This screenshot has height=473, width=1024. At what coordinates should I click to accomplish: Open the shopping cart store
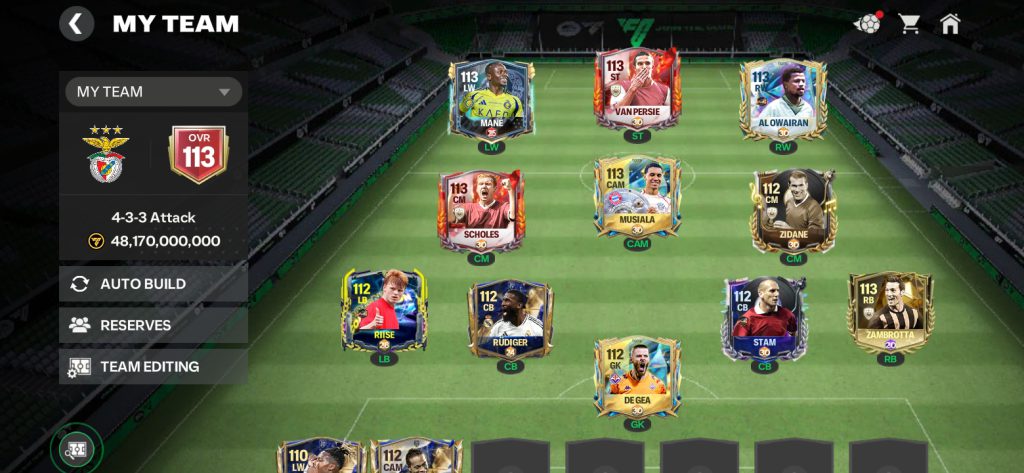coord(909,23)
